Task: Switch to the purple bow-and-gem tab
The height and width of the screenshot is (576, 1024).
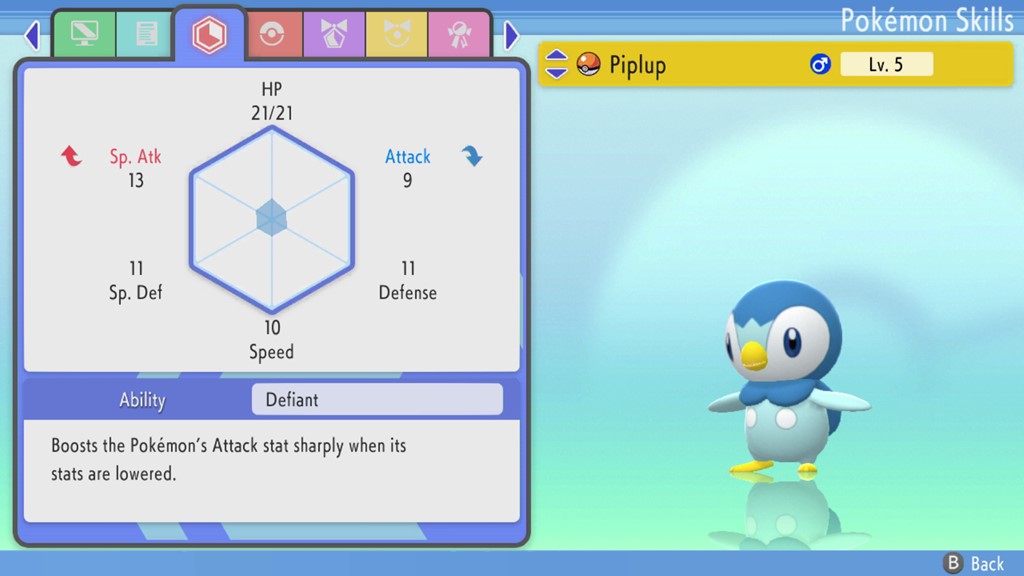Action: click(334, 35)
